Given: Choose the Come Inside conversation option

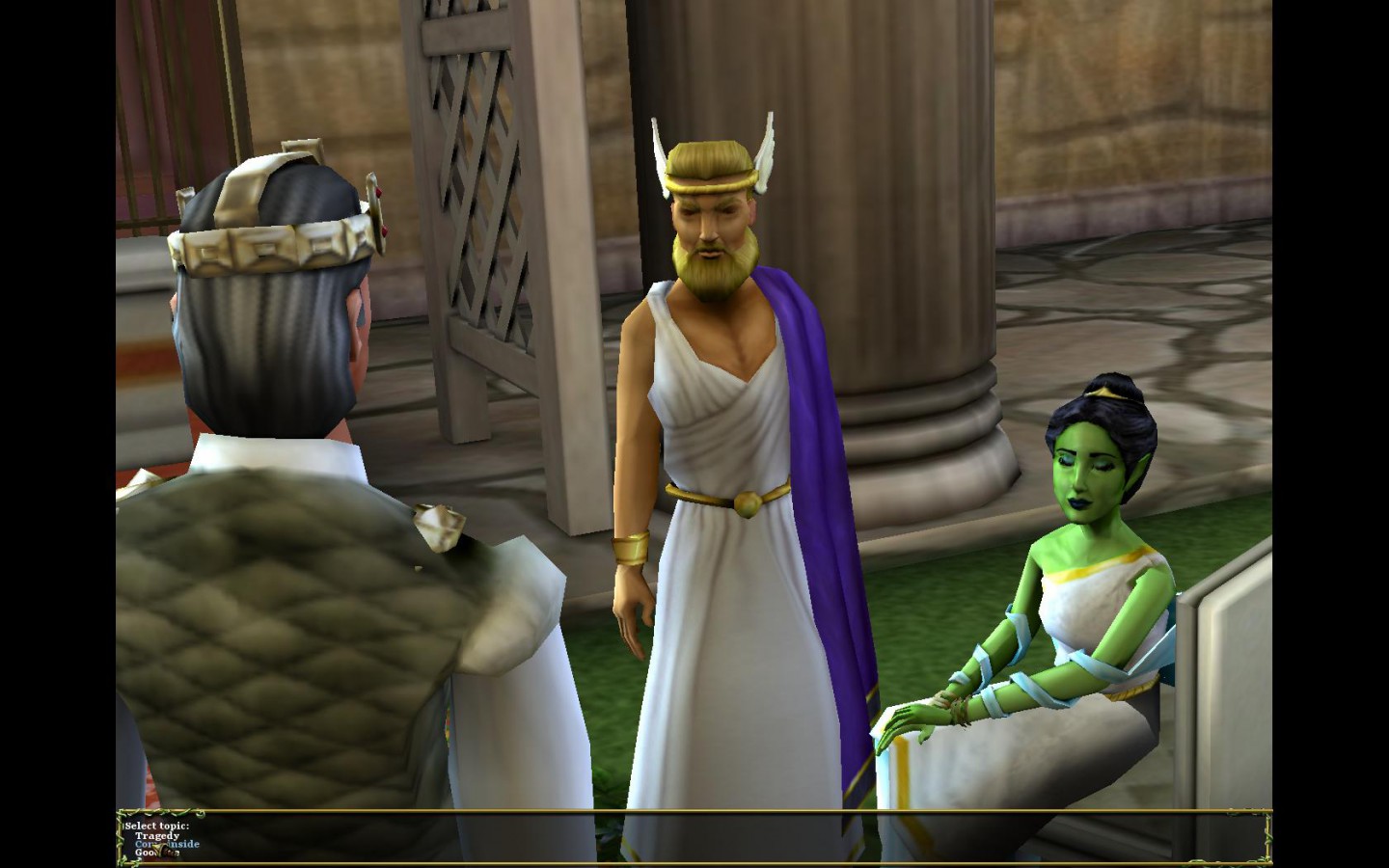Looking at the screenshot, I should pos(166,844).
